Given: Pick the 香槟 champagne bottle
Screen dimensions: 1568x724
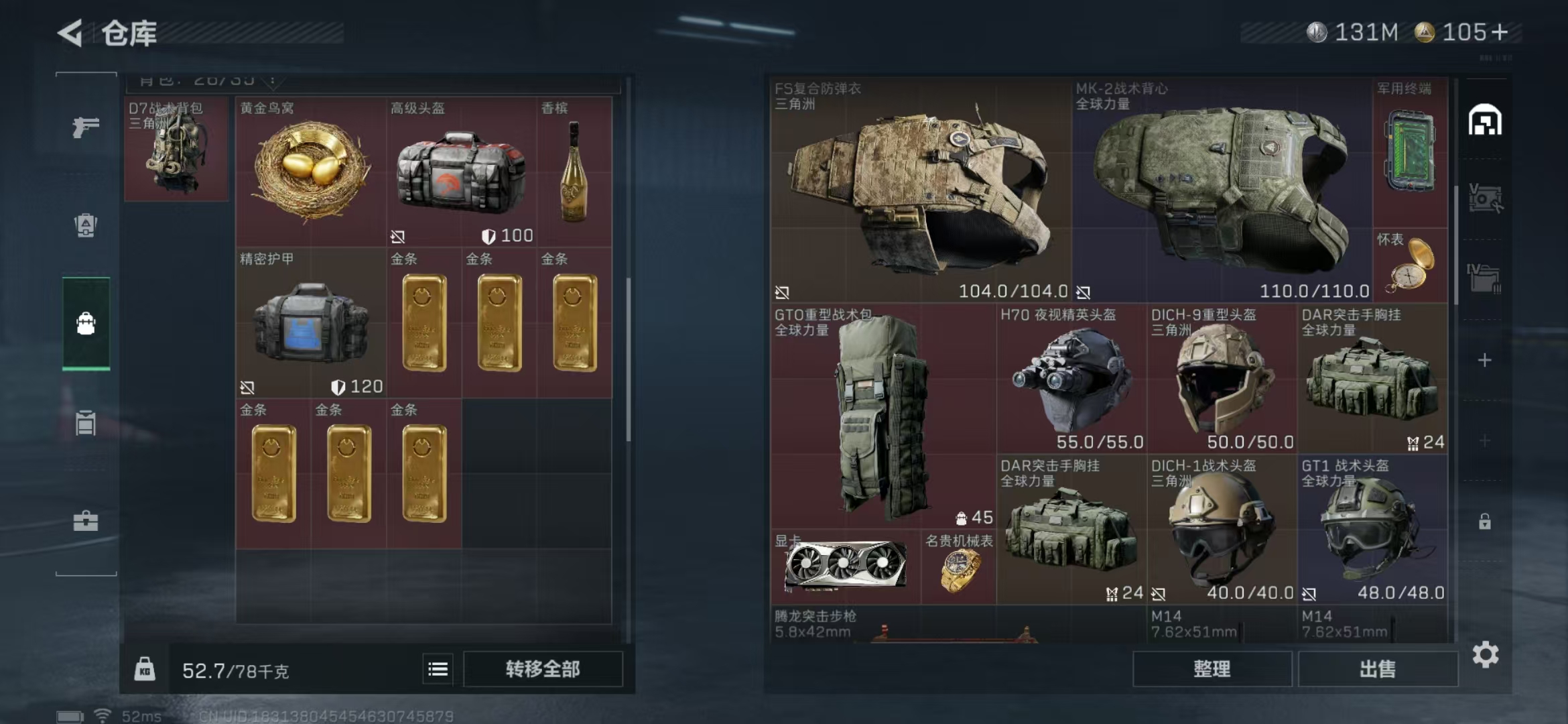Looking at the screenshot, I should (574, 172).
